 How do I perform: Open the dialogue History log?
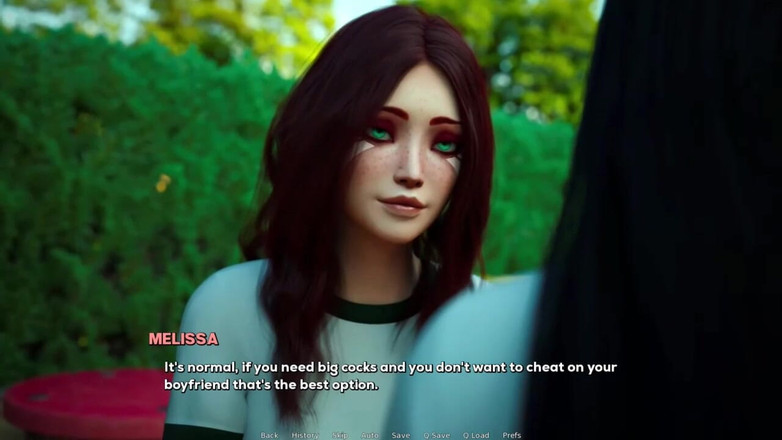305,435
